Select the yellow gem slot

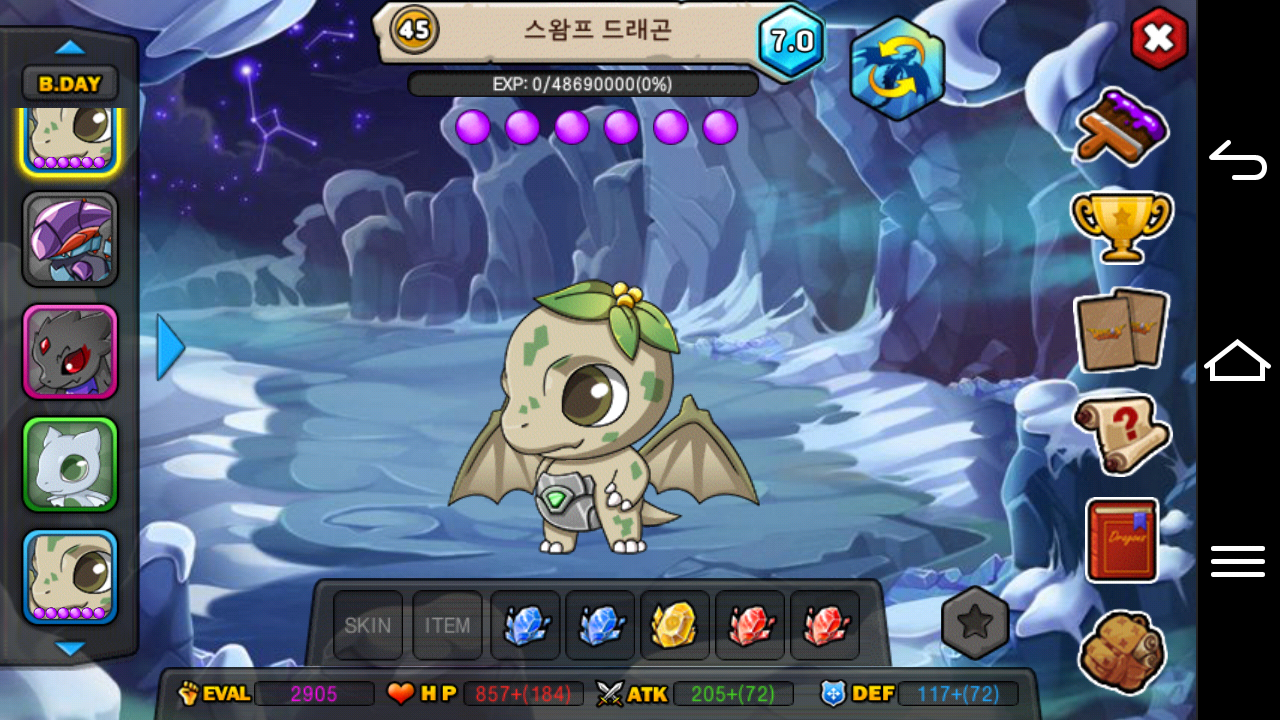coord(675,626)
